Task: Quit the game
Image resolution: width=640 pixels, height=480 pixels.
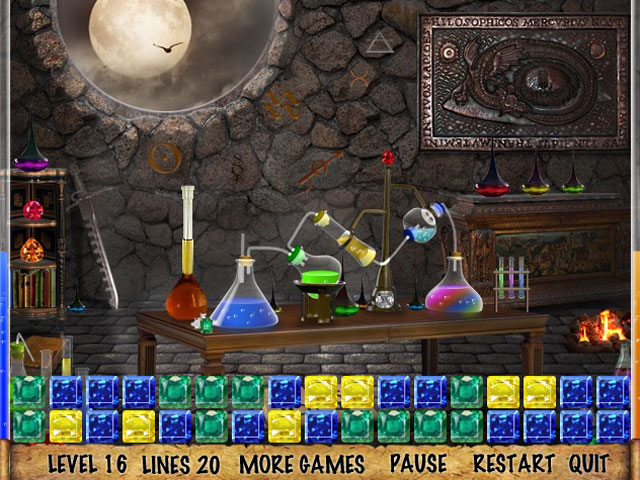Action: coord(589,463)
